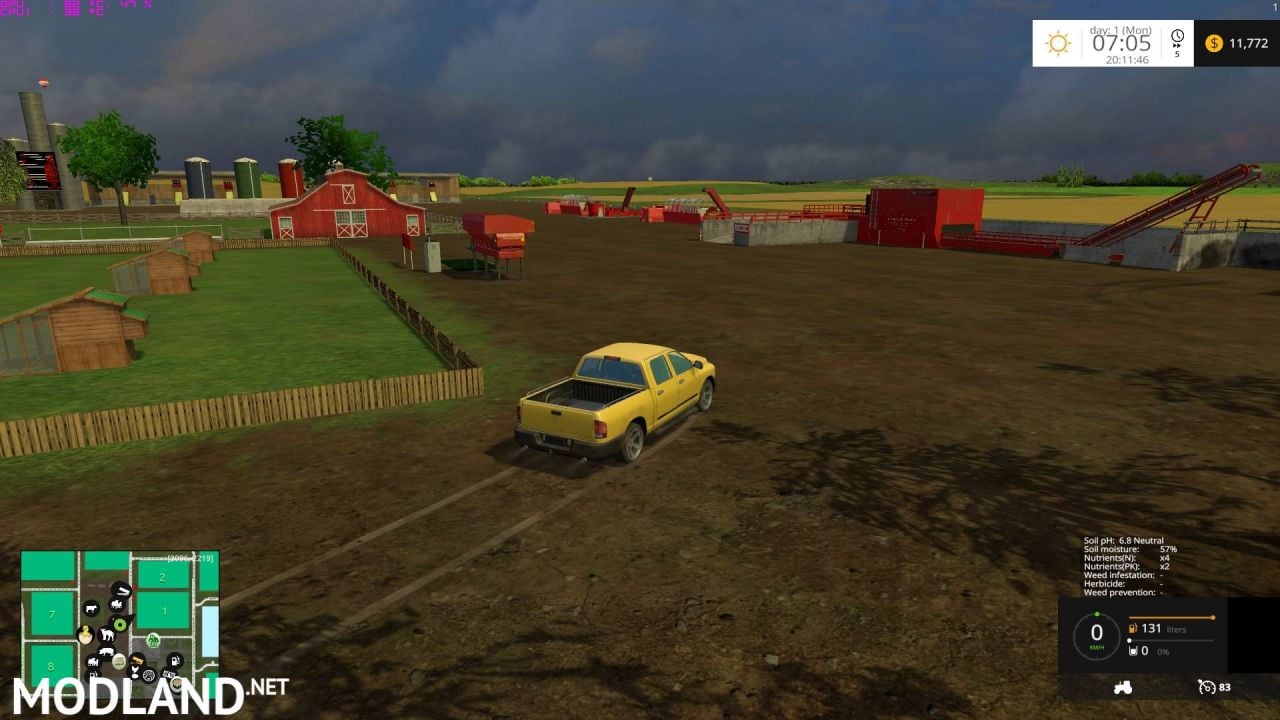
Task: Select the cow pen icon on the minimap
Action: pyautogui.click(x=90, y=609)
